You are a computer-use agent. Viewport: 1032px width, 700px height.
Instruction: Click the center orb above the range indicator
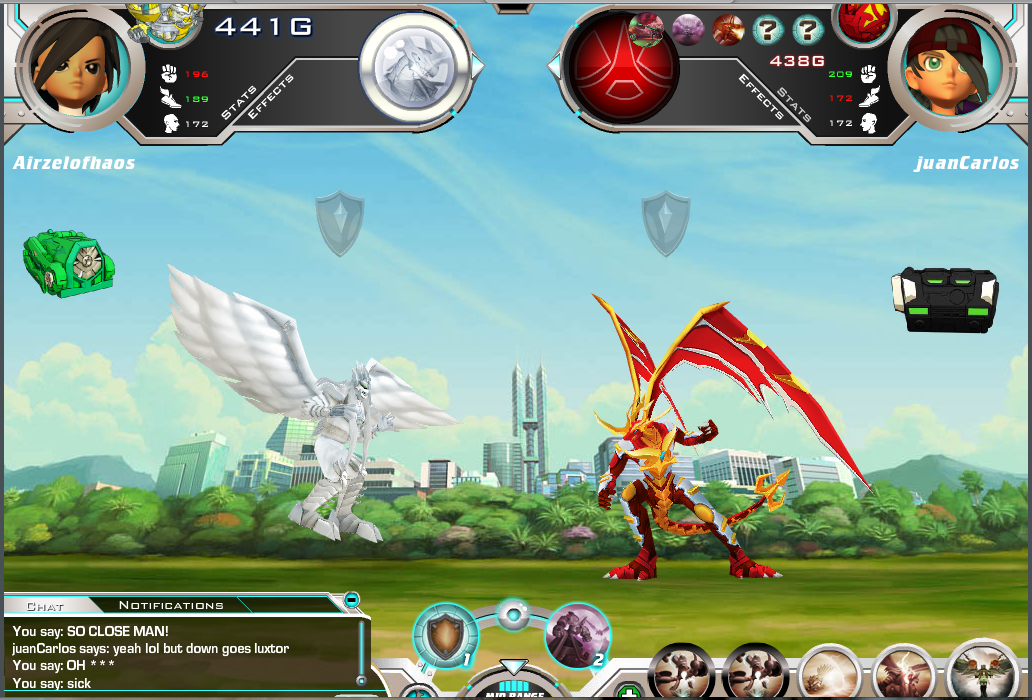coord(512,613)
